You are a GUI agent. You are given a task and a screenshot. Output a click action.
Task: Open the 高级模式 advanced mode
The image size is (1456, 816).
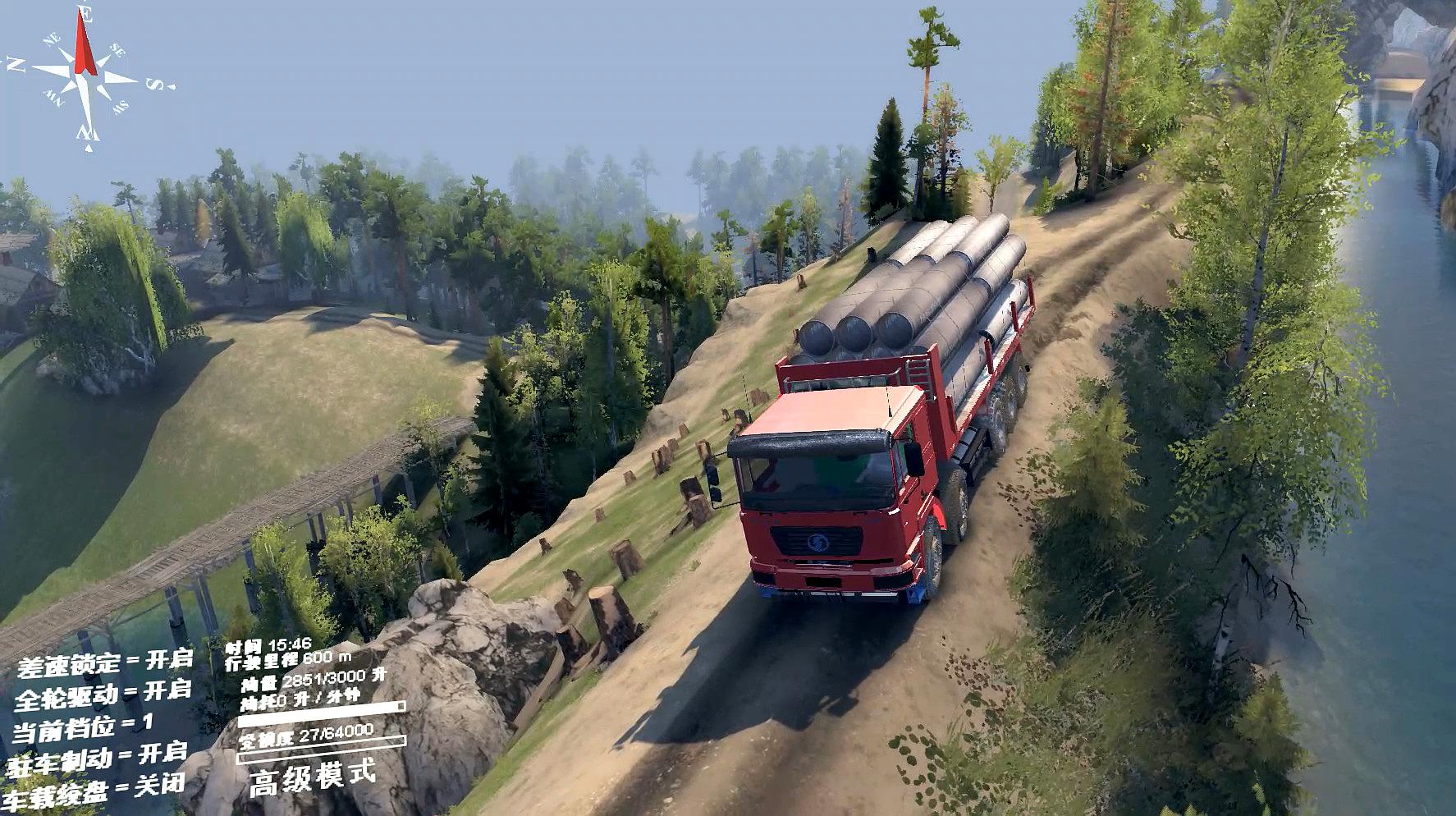(312, 776)
